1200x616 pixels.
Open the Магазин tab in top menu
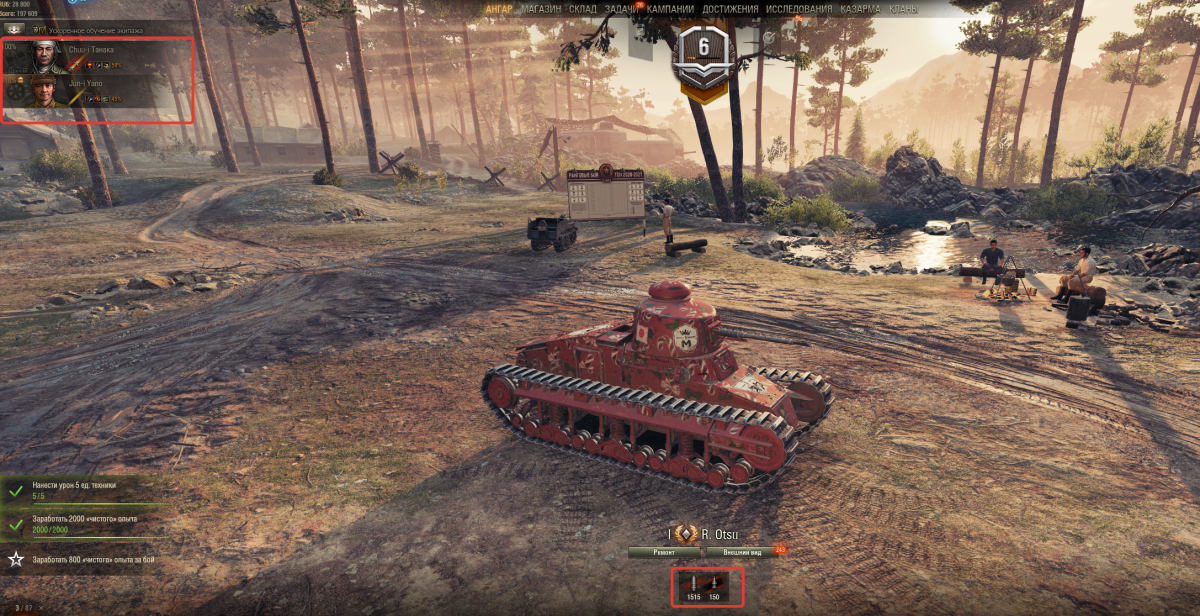click(541, 9)
